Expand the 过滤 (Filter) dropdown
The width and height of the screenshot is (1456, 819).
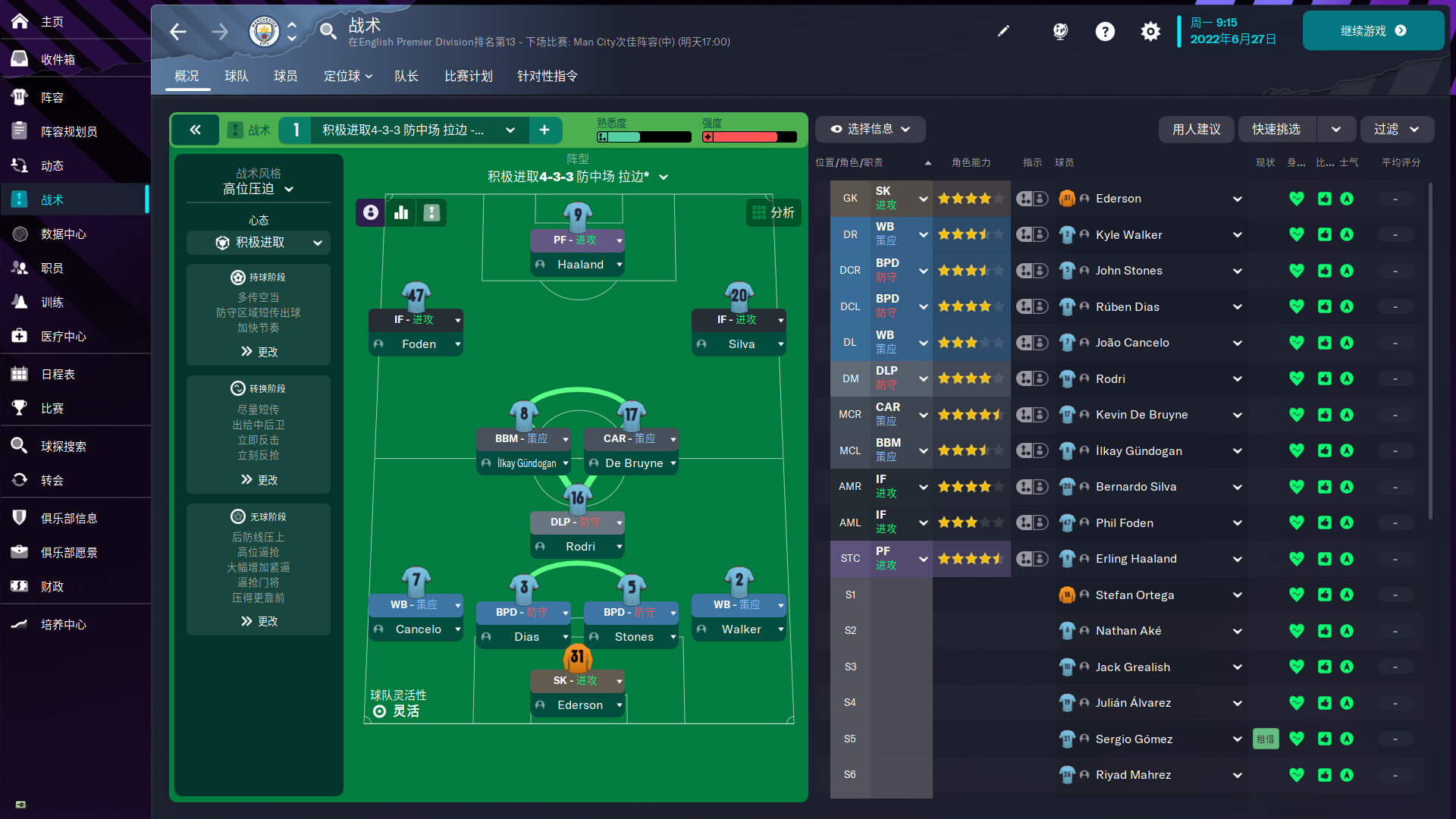click(x=1396, y=130)
